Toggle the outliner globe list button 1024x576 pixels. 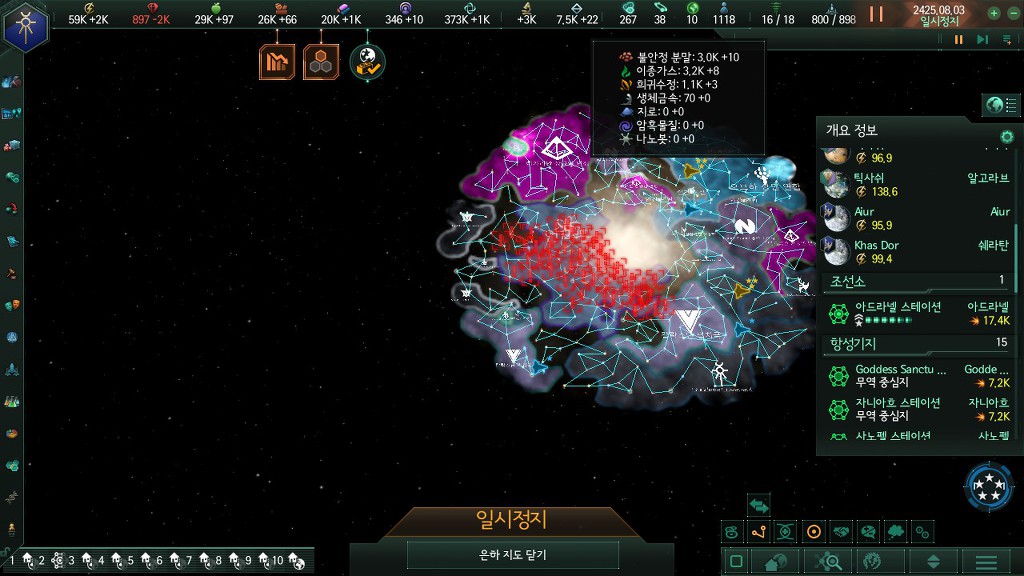tap(999, 105)
